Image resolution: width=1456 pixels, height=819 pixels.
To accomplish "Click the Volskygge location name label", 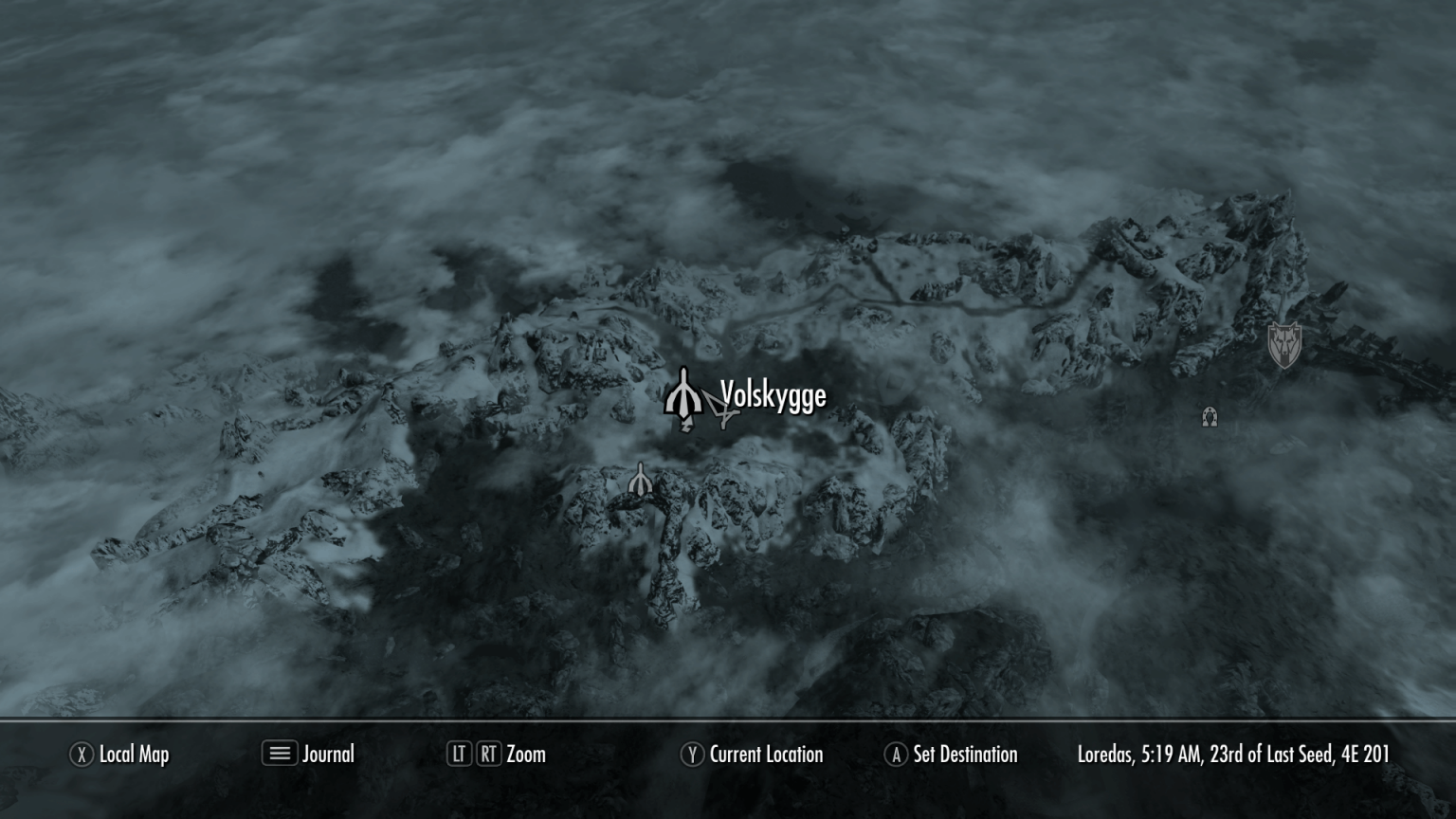I will (x=773, y=397).
